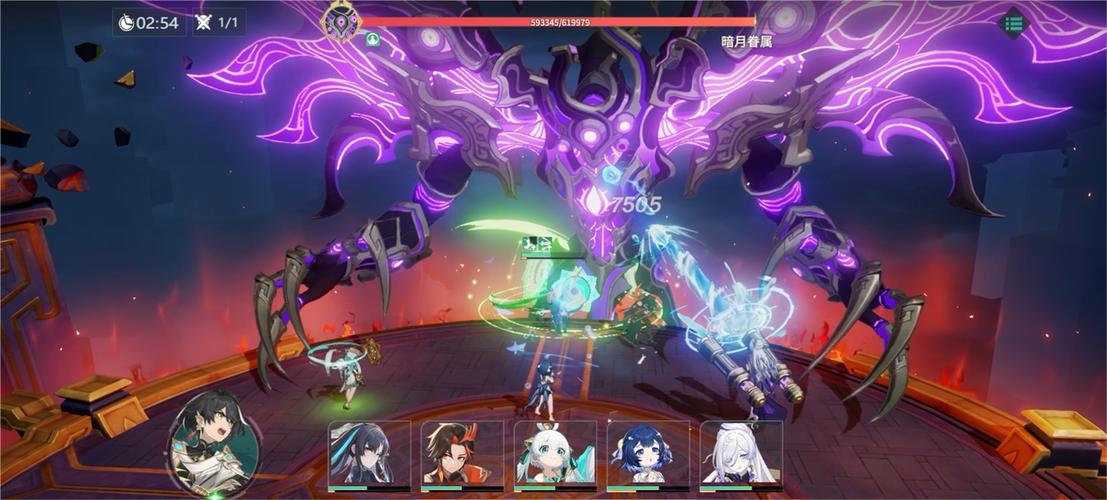The width and height of the screenshot is (1107, 500).
Task: Pick the silver-haired character card
Action: [x=741, y=455]
